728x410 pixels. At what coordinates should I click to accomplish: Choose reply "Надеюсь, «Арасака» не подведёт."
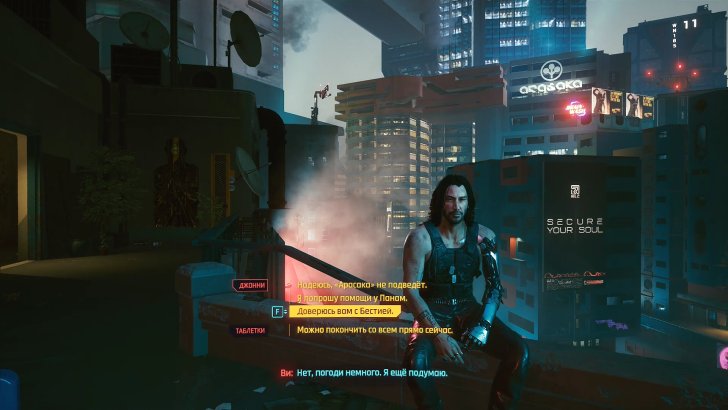(x=361, y=285)
